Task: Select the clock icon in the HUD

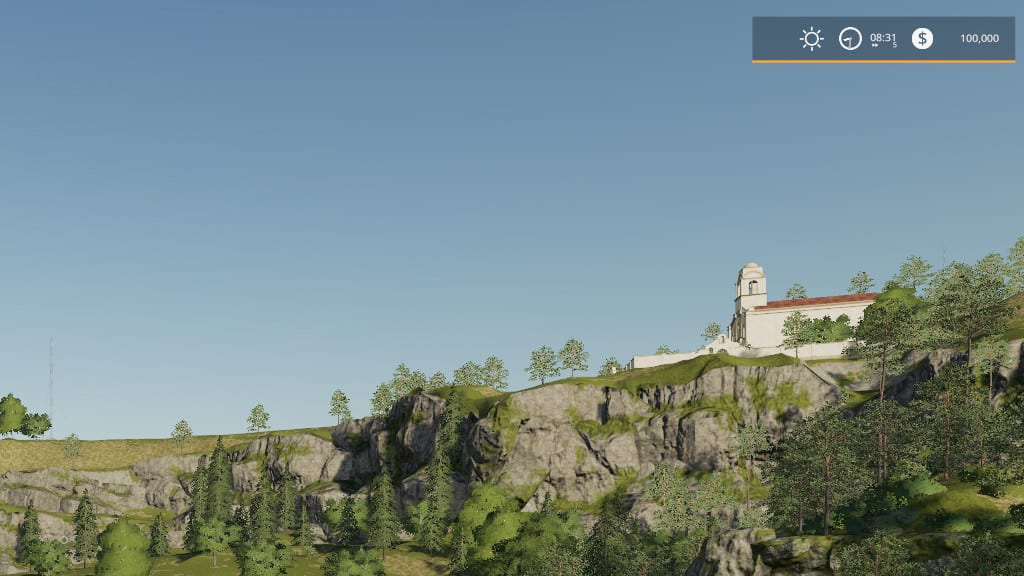Action: [x=850, y=39]
